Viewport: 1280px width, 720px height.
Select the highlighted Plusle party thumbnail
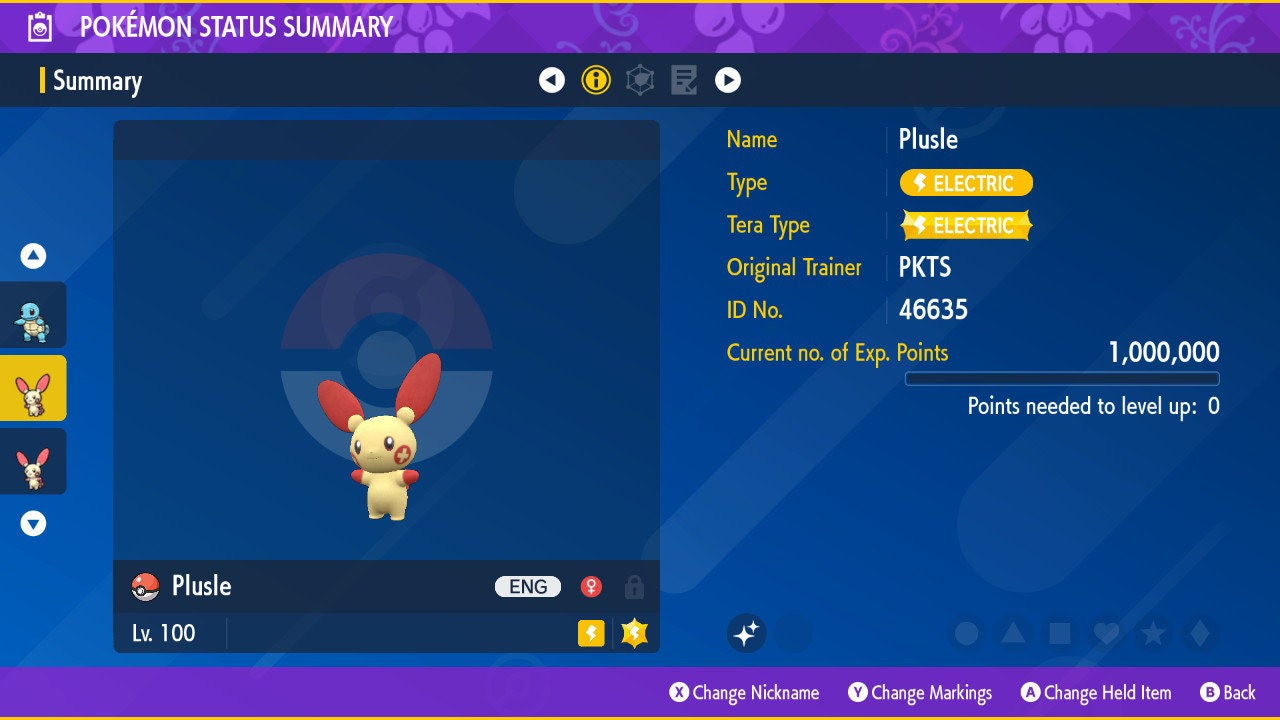click(x=33, y=388)
